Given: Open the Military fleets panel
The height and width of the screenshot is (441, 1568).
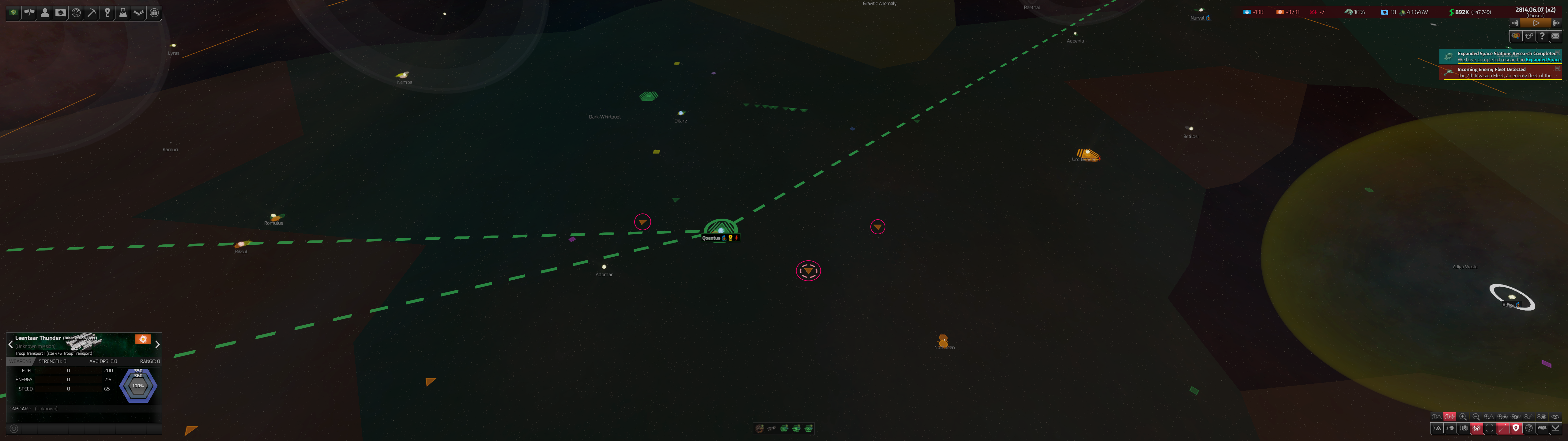Looking at the screenshot, I should [139, 13].
